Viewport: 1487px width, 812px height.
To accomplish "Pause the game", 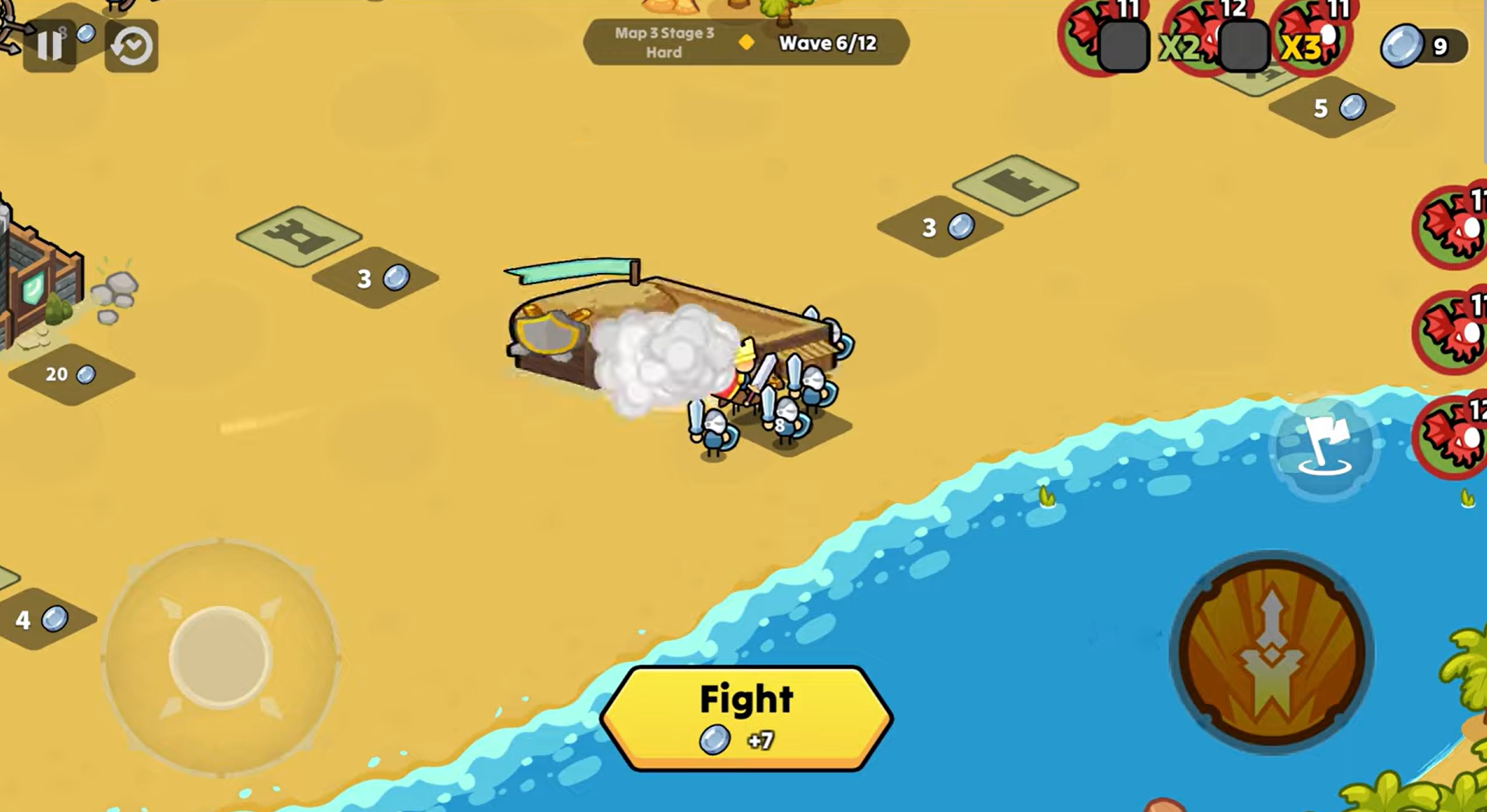I will pyautogui.click(x=50, y=46).
